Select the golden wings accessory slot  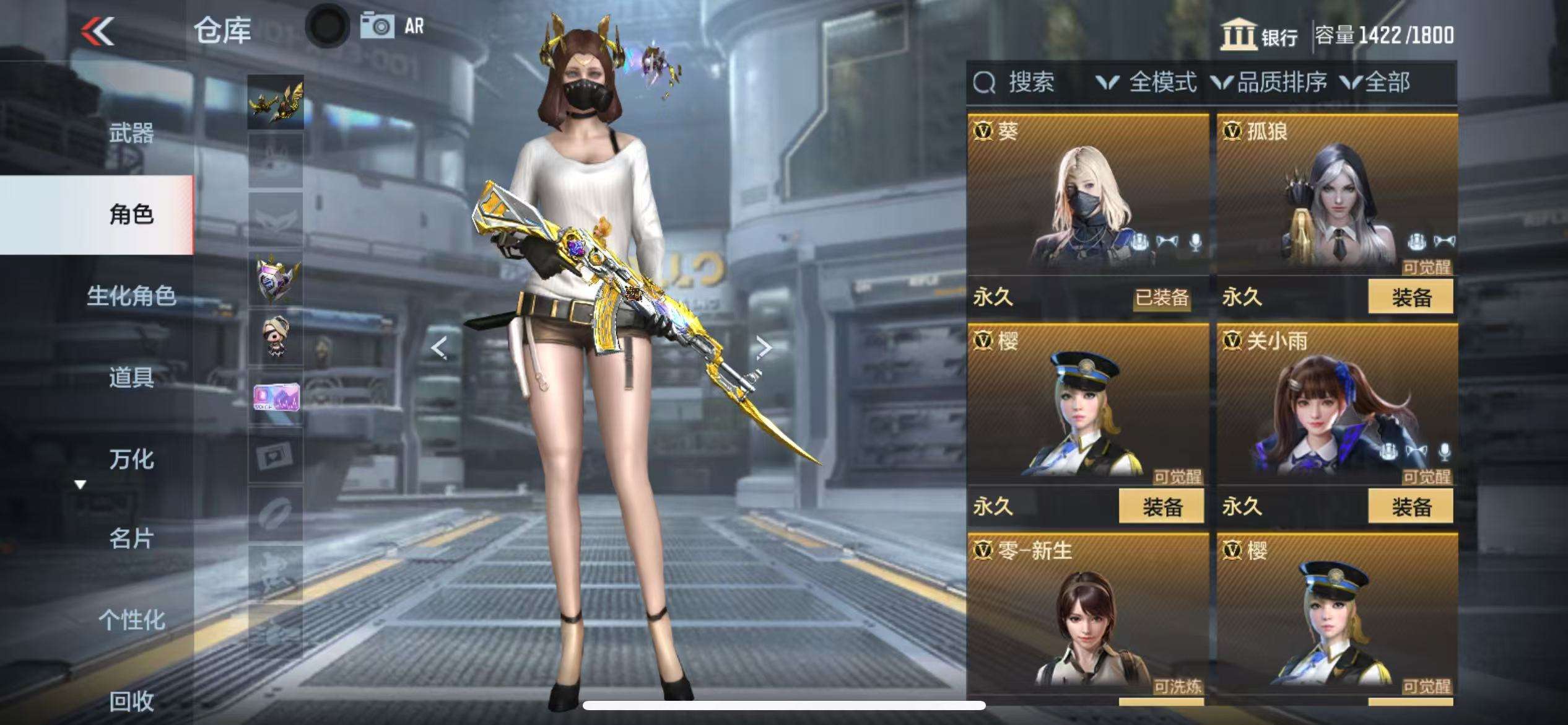276,102
